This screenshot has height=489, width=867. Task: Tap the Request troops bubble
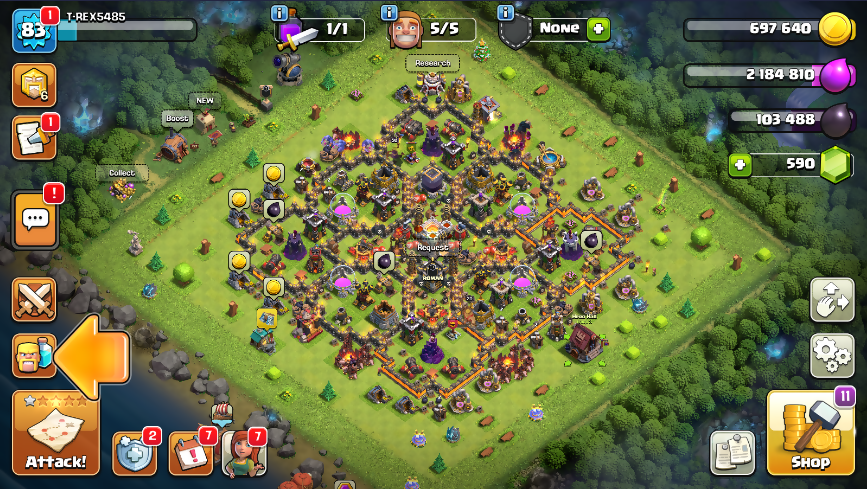432,246
